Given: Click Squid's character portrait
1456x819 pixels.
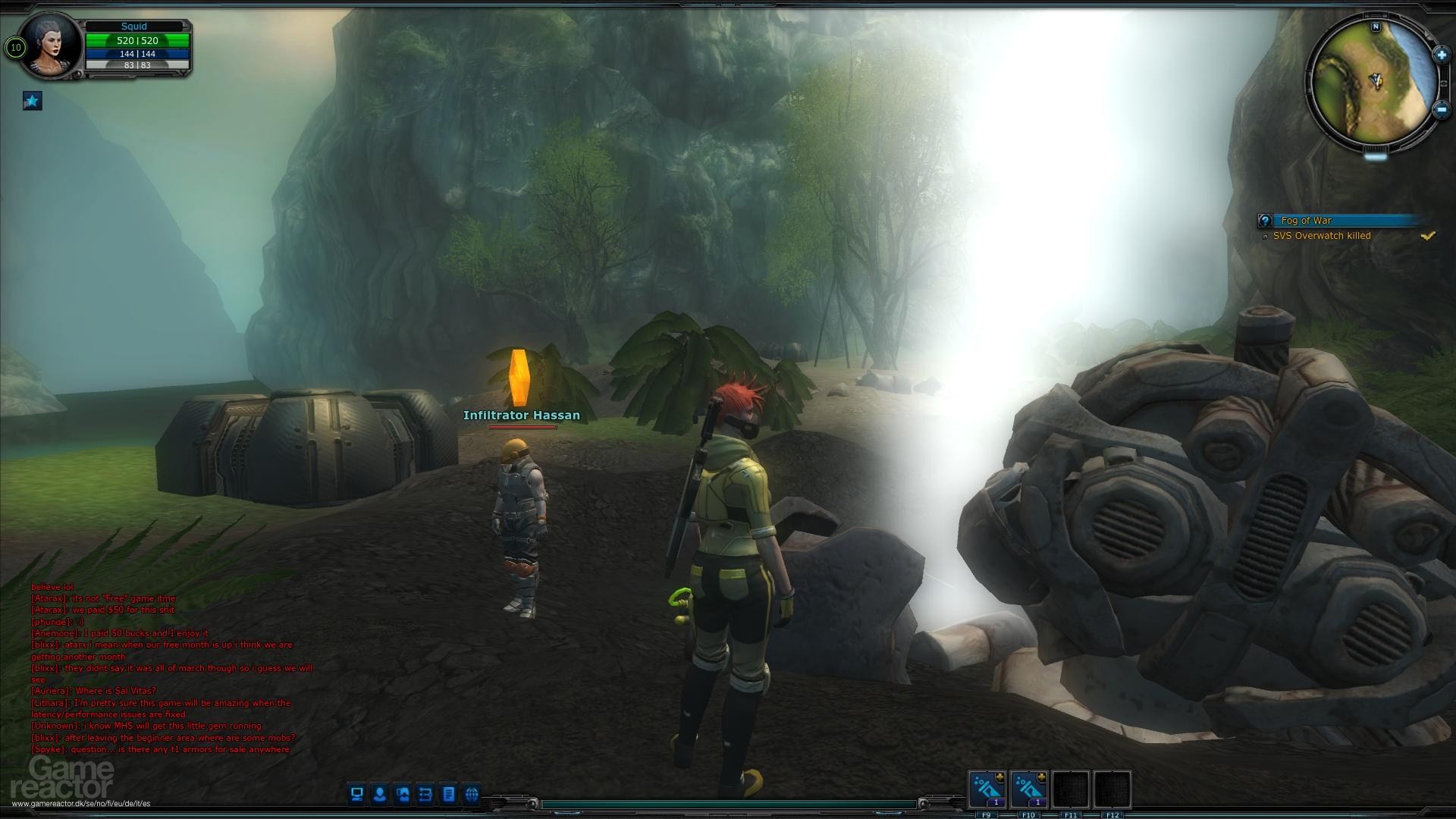Looking at the screenshot, I should click(x=52, y=45).
